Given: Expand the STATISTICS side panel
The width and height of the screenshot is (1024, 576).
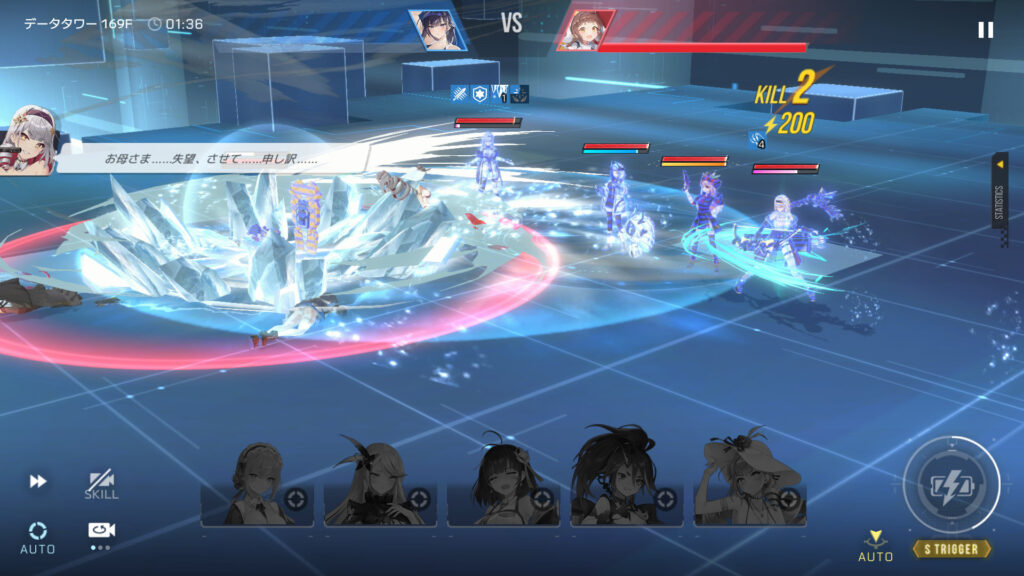Looking at the screenshot, I should pyautogui.click(x=999, y=190).
